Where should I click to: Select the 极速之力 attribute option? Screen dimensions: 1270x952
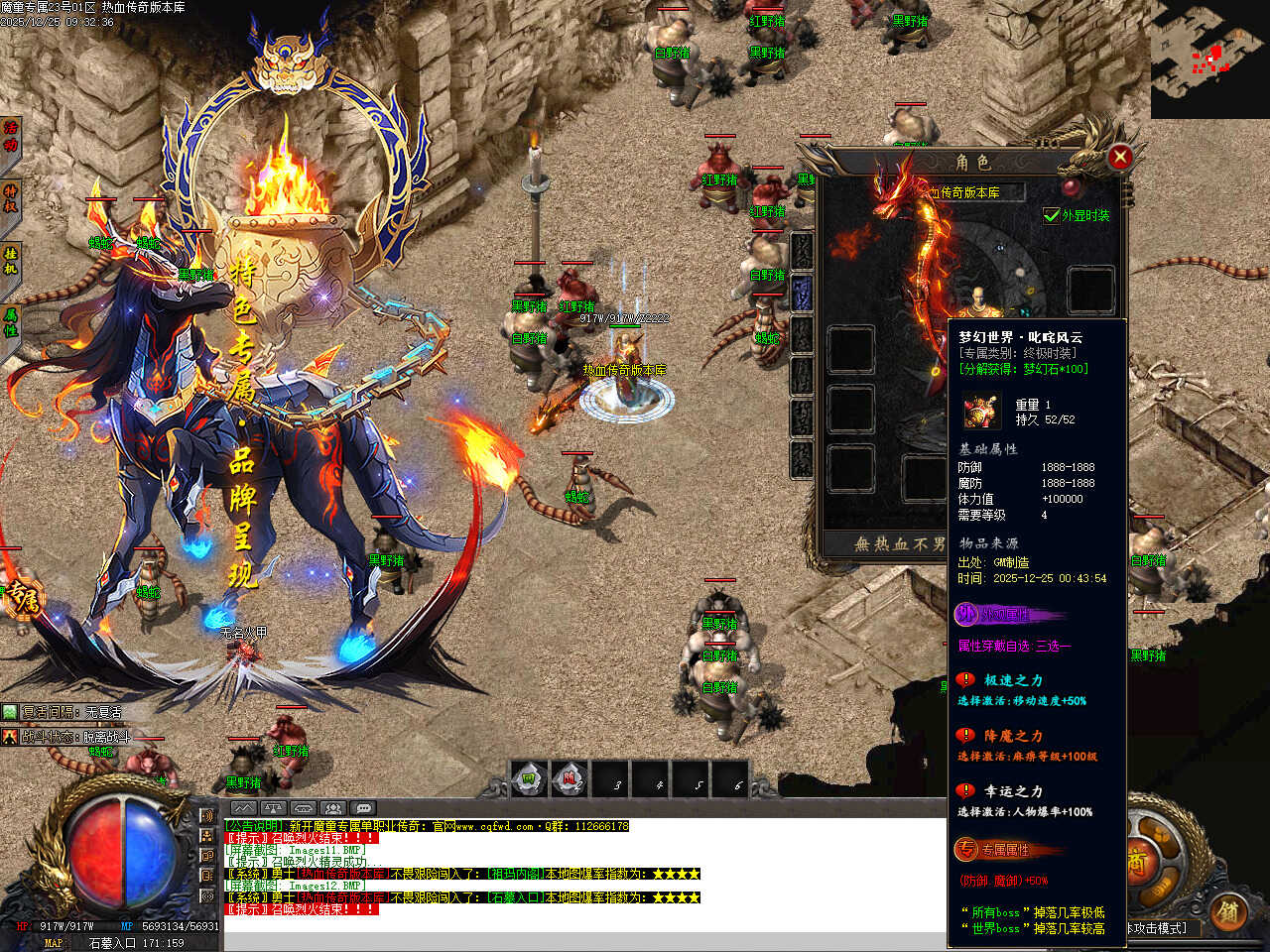(x=1012, y=680)
